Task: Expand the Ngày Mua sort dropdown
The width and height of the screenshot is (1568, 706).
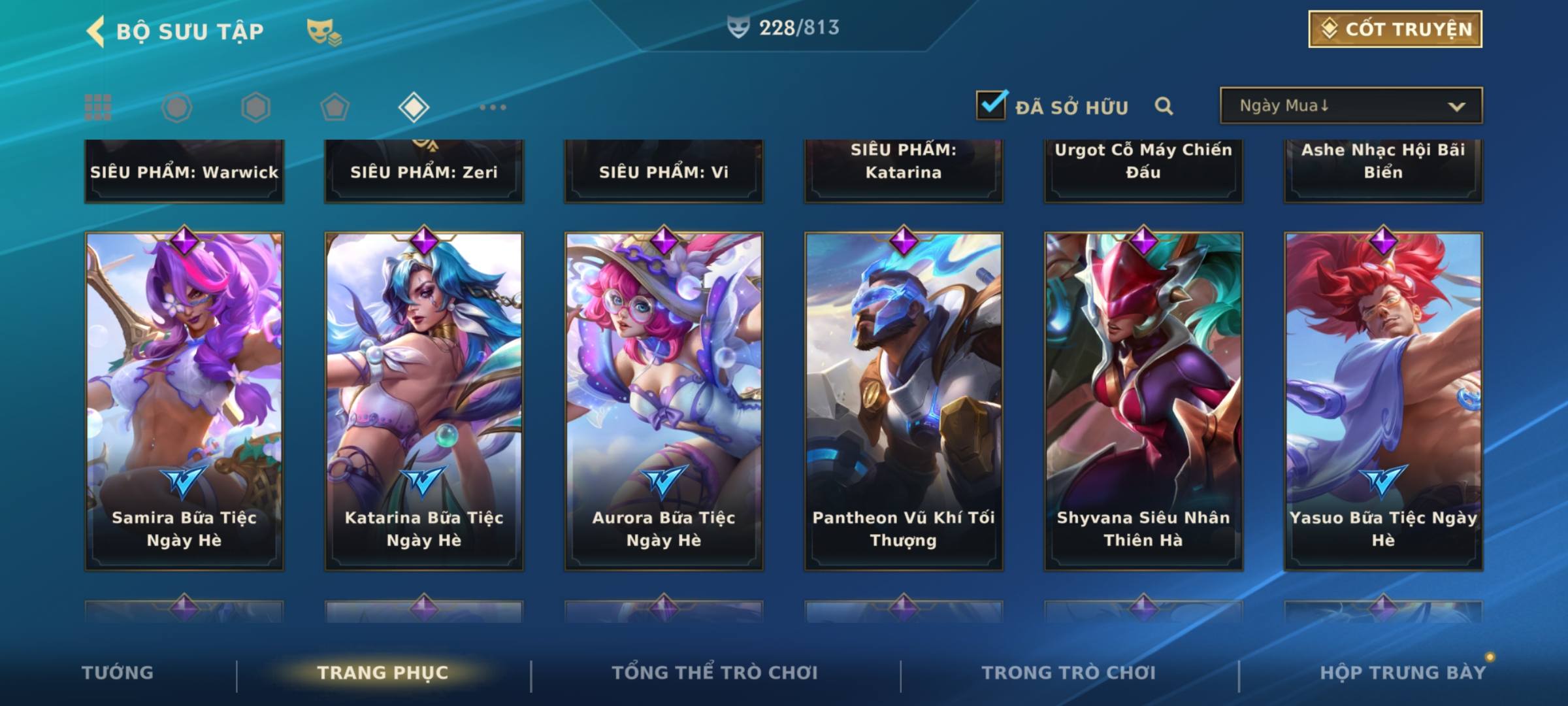Action: pos(1350,106)
